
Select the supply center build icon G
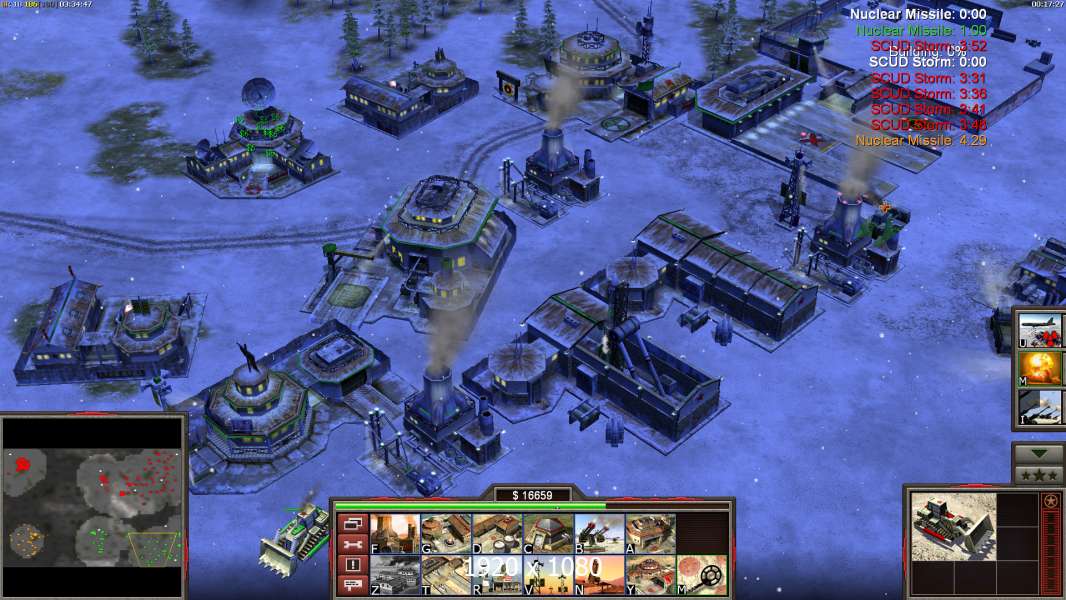(x=446, y=534)
